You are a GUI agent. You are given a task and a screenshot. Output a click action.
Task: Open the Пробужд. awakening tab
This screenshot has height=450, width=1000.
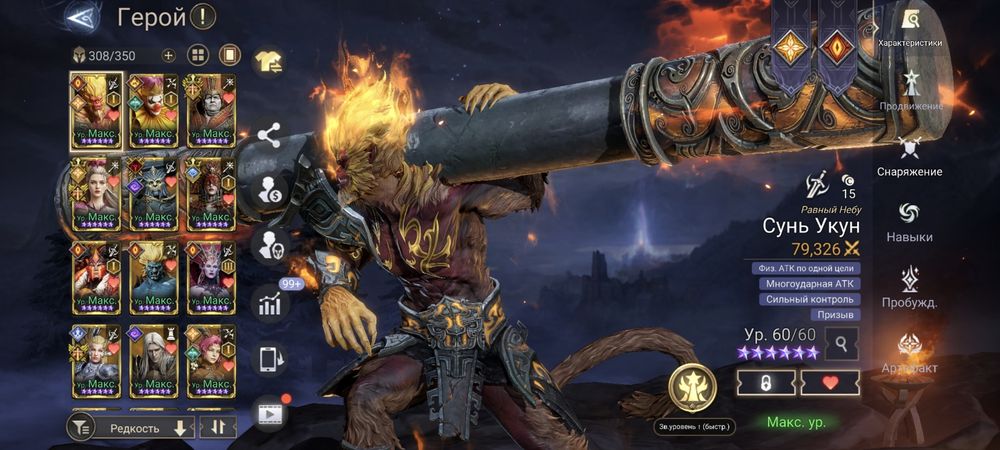click(x=910, y=287)
